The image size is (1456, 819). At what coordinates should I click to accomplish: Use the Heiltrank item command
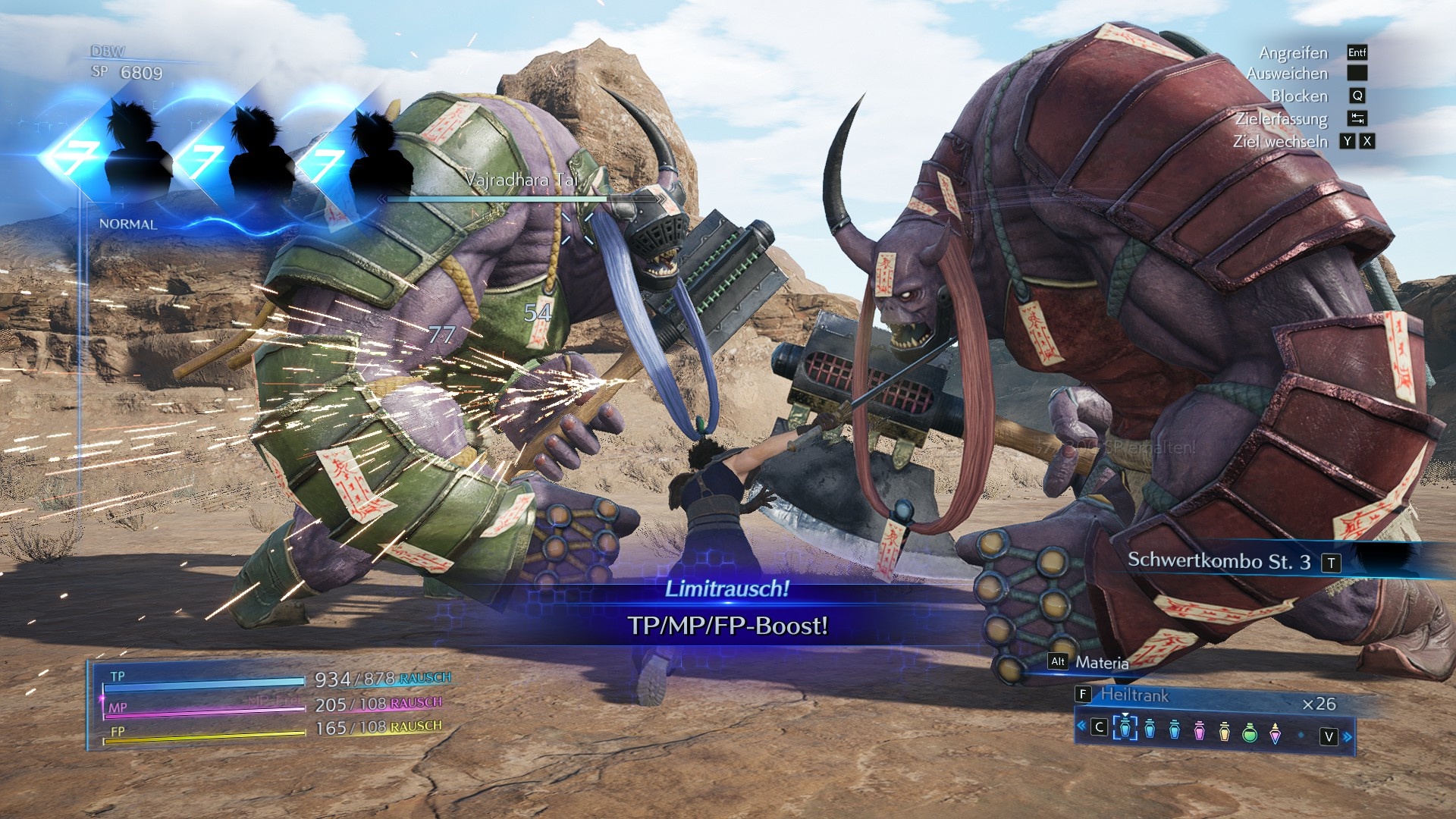1134,695
